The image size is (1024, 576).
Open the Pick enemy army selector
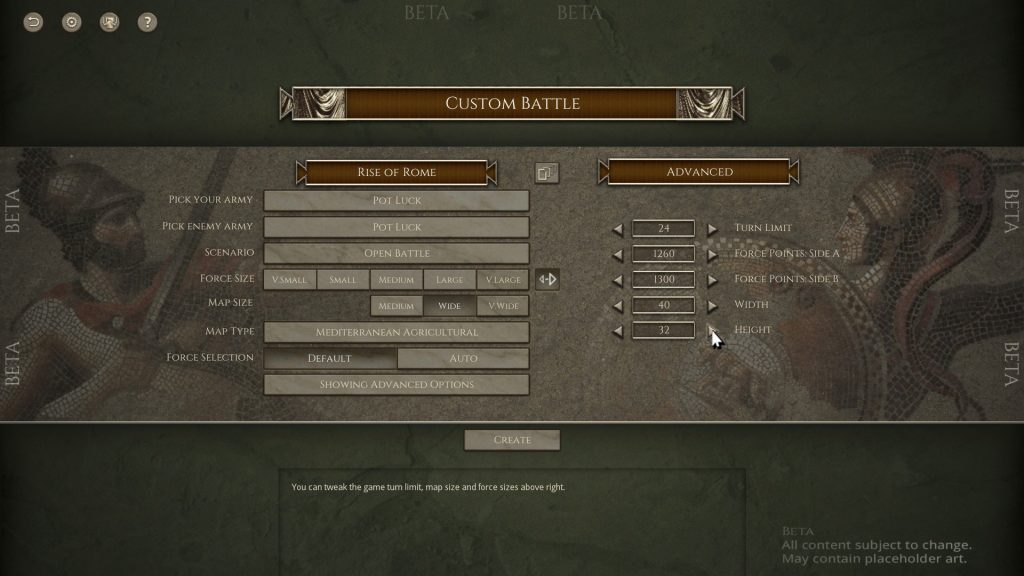pyautogui.click(x=396, y=227)
